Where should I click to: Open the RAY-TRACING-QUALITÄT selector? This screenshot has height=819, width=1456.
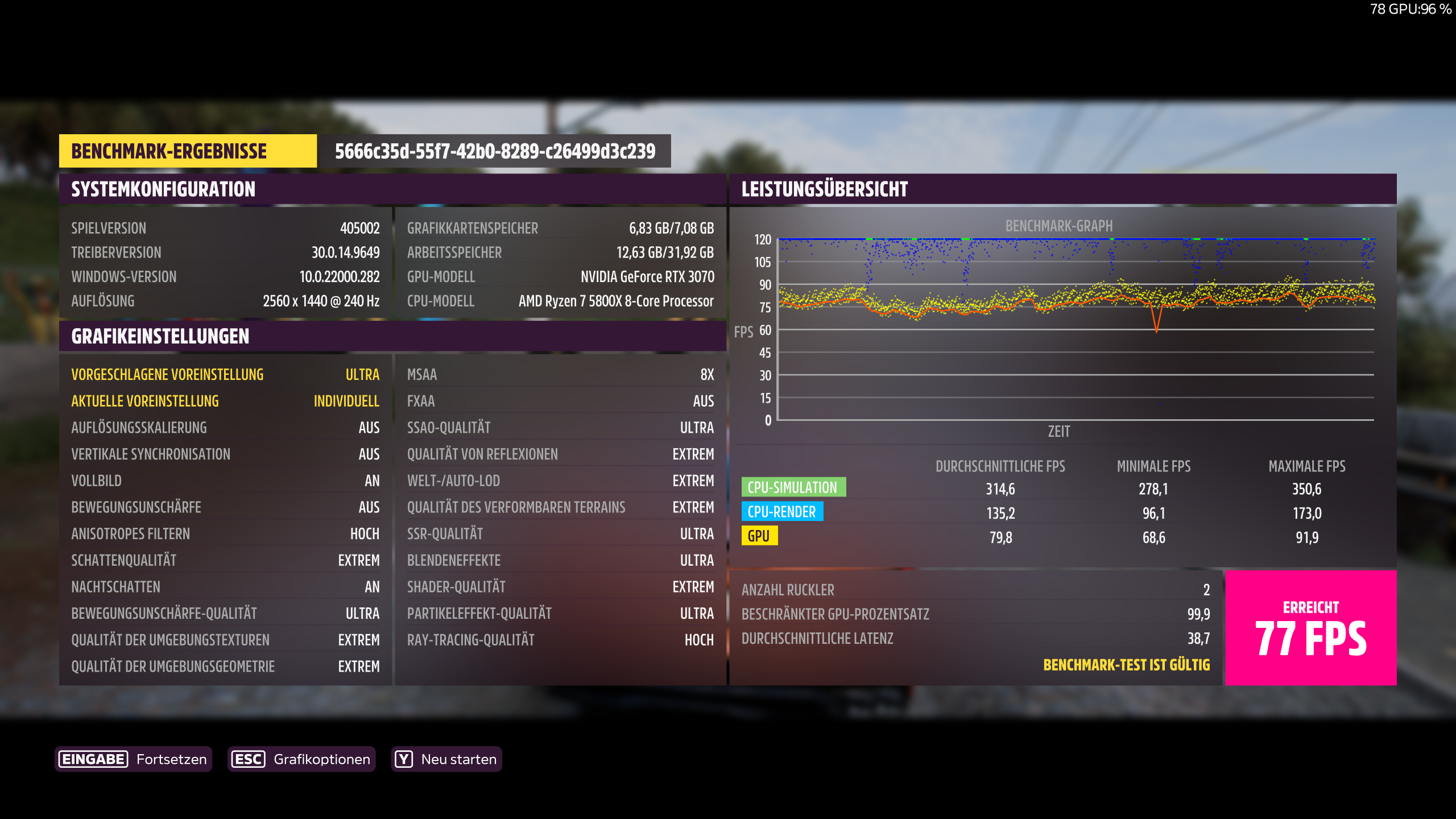pyautogui.click(x=560, y=640)
